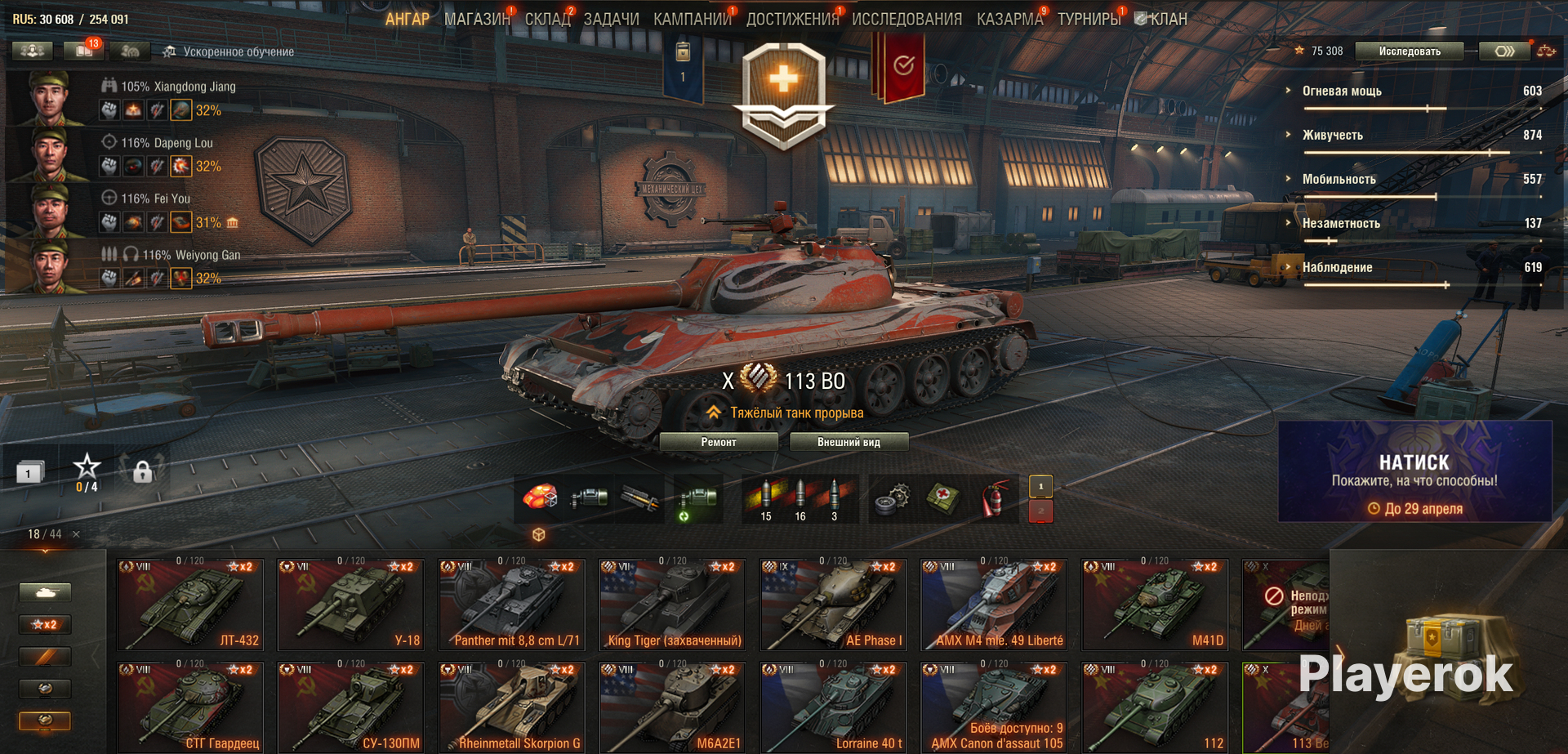Open the ТУРНИРЫ tournaments tab
Viewport: 1568px width, 754px height.
(1089, 19)
